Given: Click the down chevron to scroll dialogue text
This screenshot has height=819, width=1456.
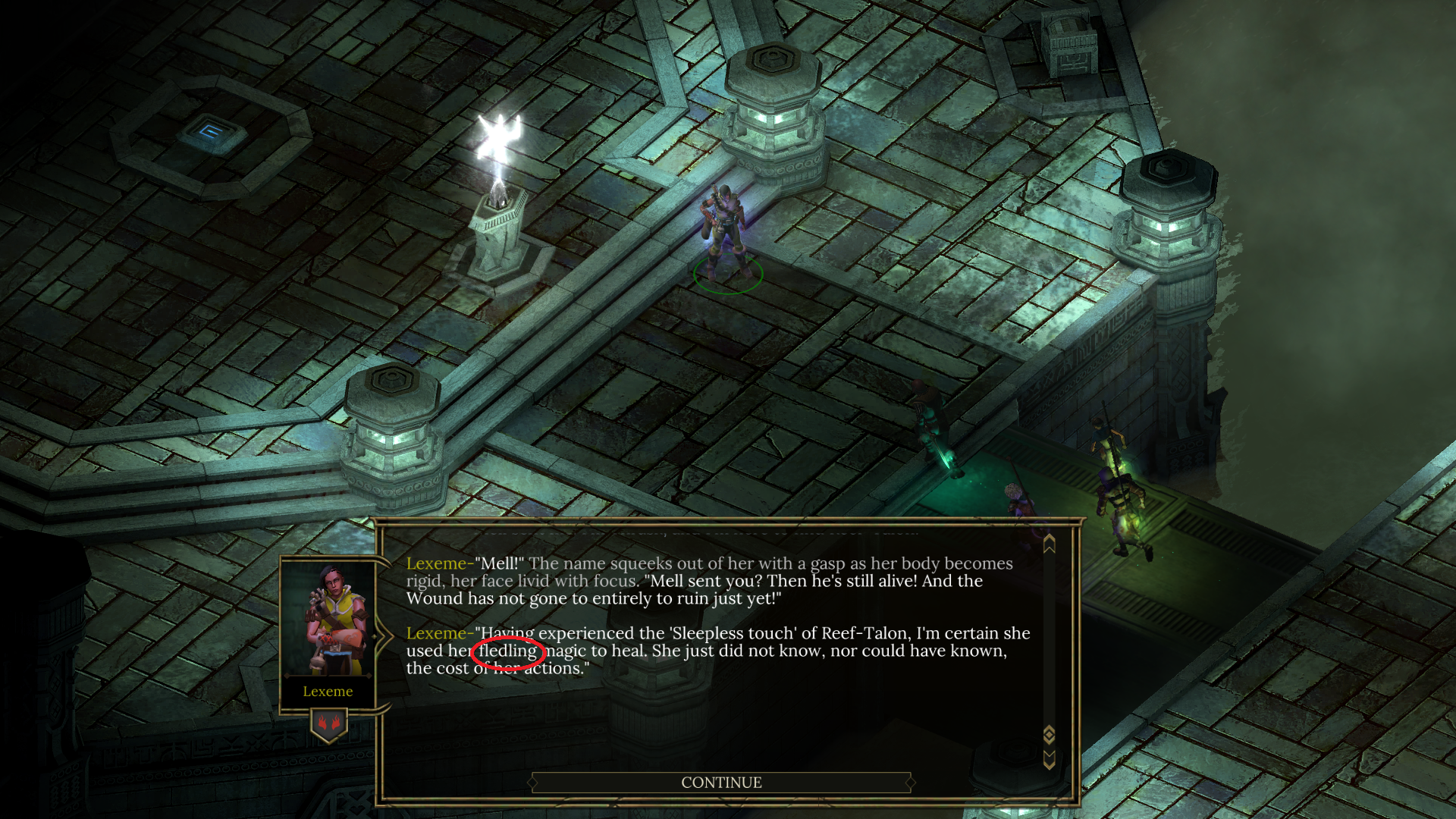Looking at the screenshot, I should pos(1049,758).
